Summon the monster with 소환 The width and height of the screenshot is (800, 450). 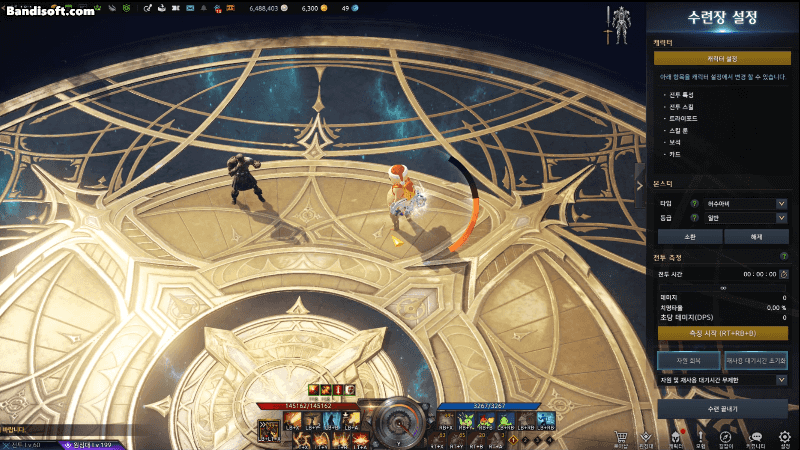point(688,238)
